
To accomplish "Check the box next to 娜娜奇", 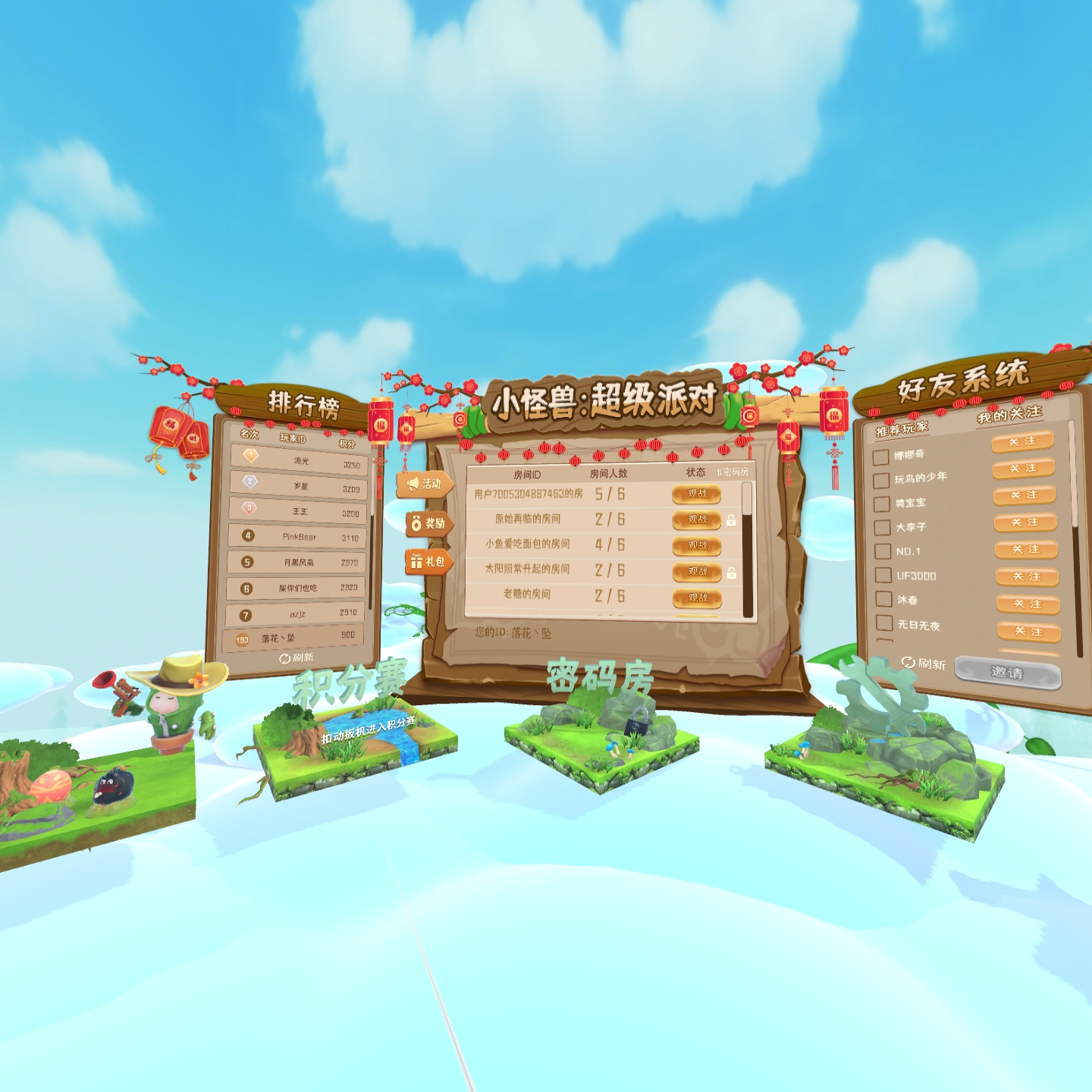I will (x=882, y=457).
